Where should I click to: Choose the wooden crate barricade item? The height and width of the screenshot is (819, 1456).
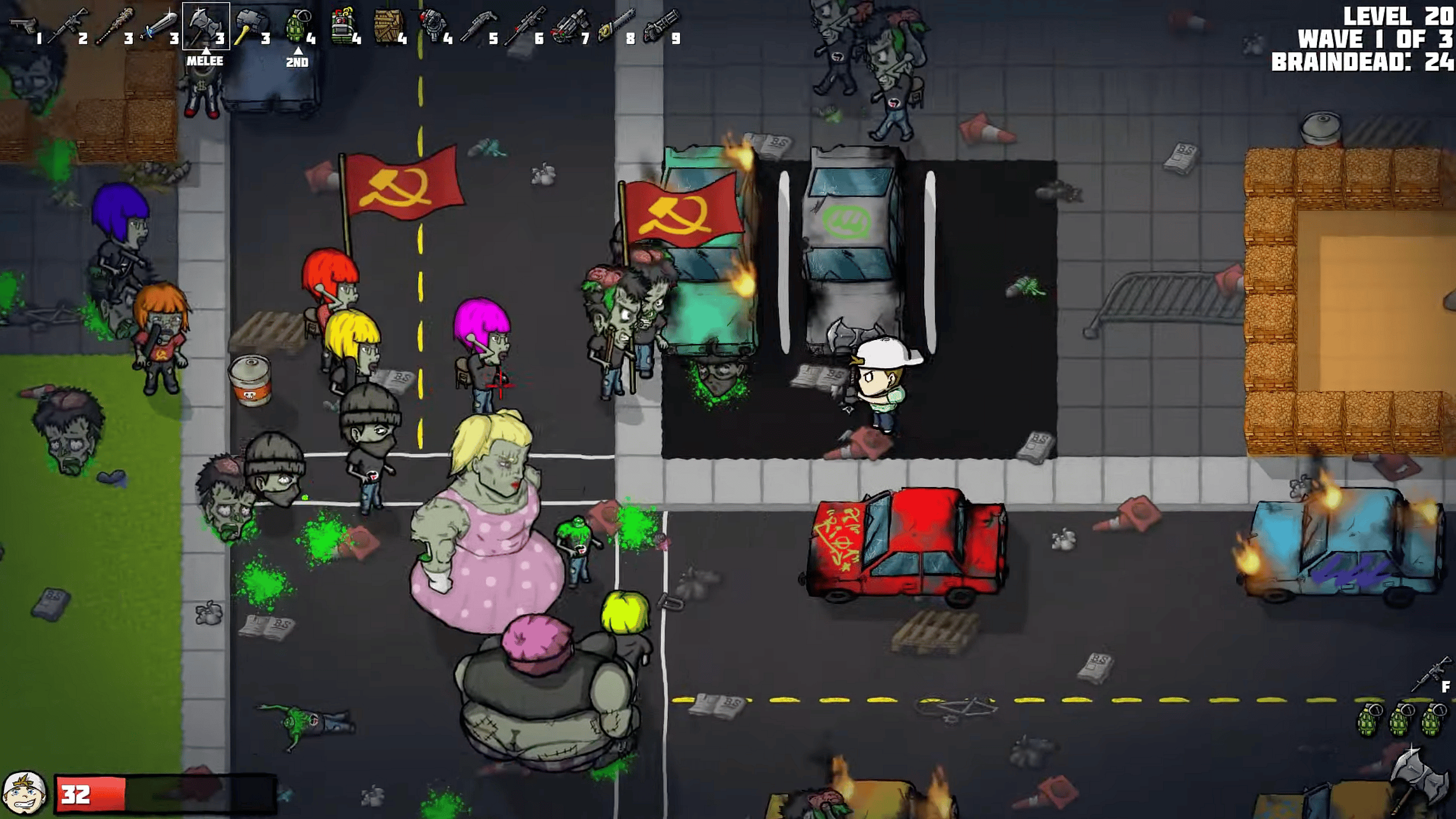388,25
